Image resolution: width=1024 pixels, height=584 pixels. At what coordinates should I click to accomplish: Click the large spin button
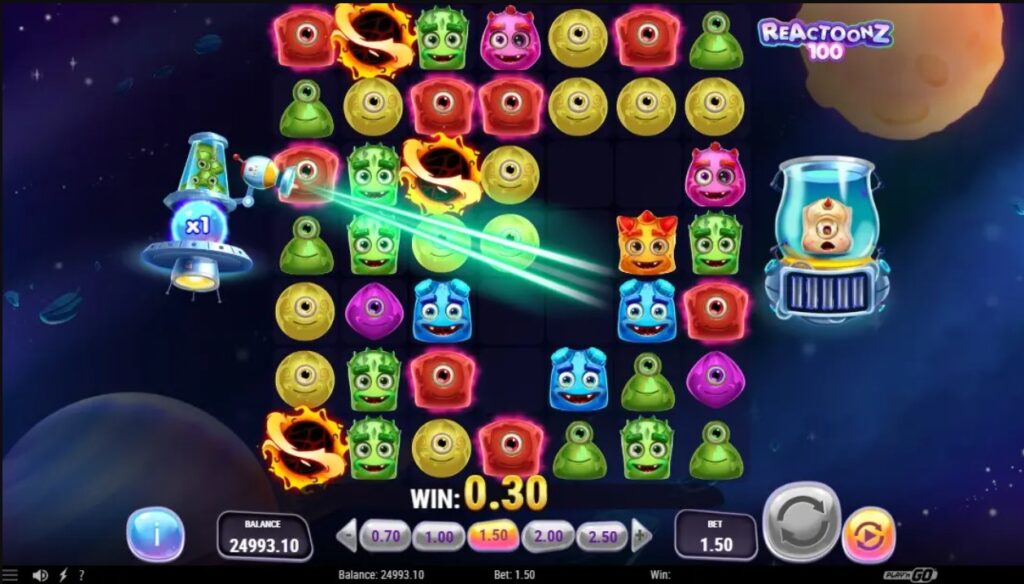click(801, 522)
